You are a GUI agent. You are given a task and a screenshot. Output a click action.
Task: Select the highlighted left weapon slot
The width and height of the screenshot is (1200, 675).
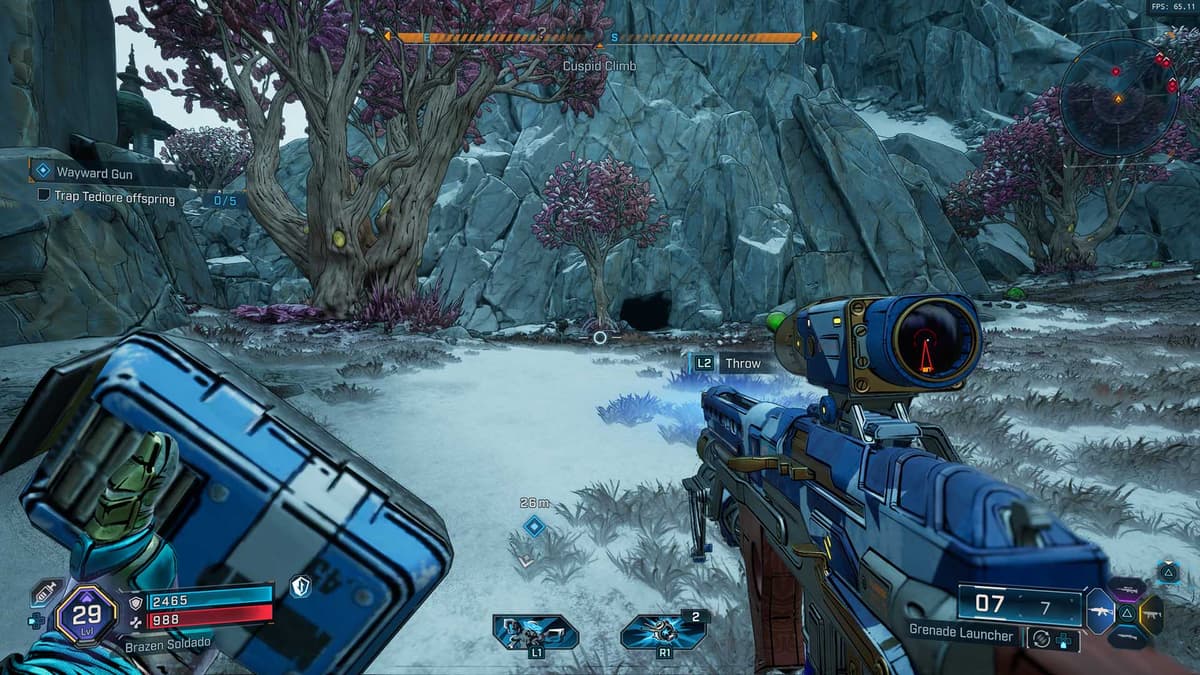[x=1100, y=610]
